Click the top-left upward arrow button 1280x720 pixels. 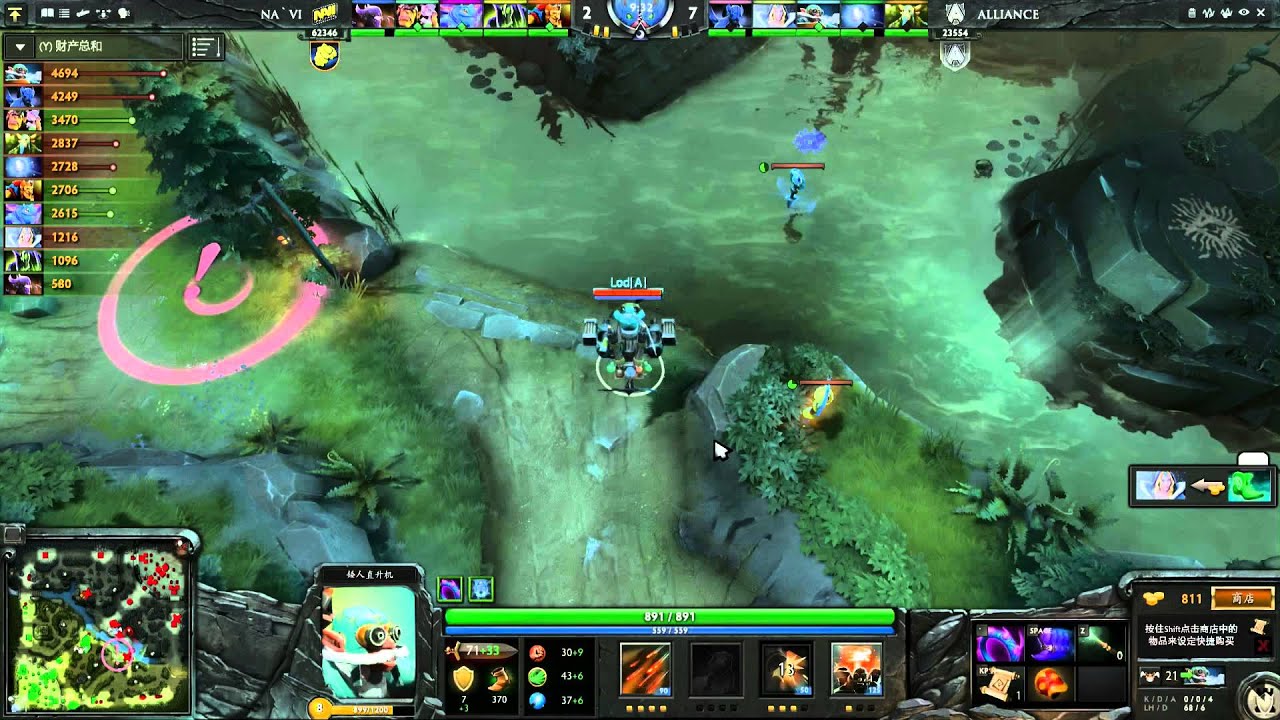tap(15, 14)
